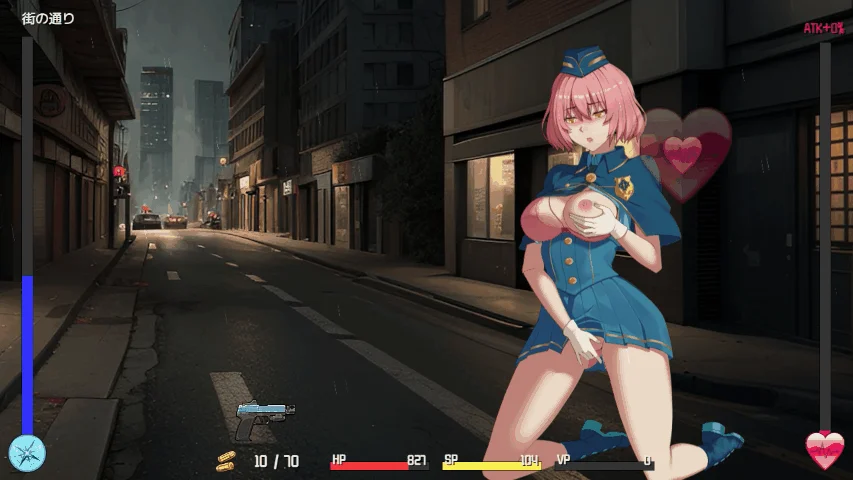Screen dimensions: 853x480
Task: Click the pink heart gauge icon
Action: (x=825, y=451)
